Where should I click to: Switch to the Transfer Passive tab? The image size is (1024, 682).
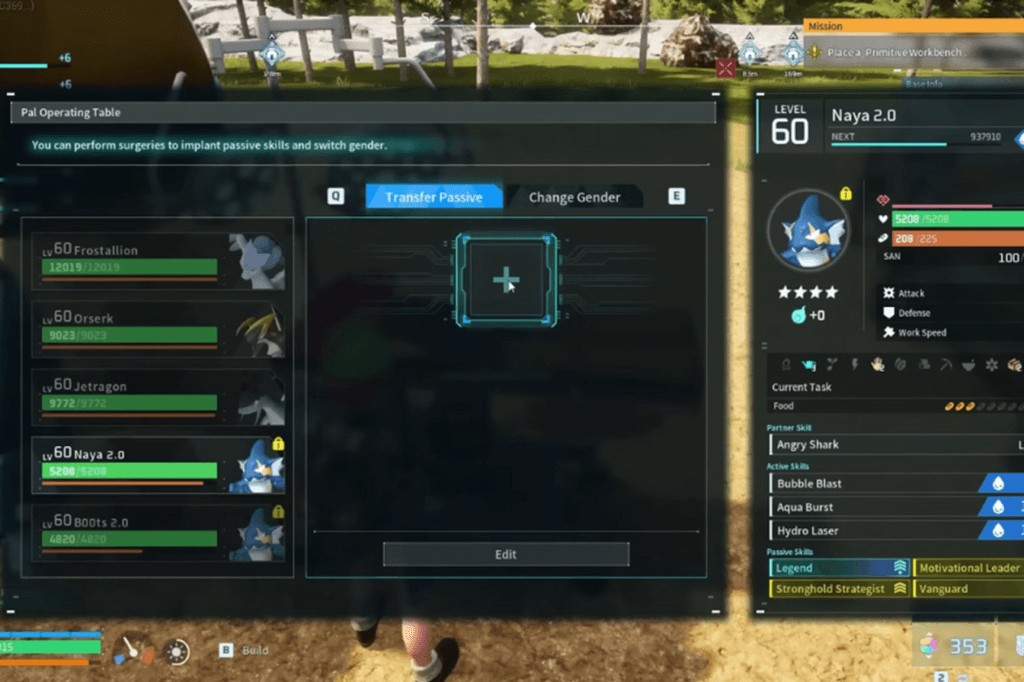pyautogui.click(x=434, y=197)
